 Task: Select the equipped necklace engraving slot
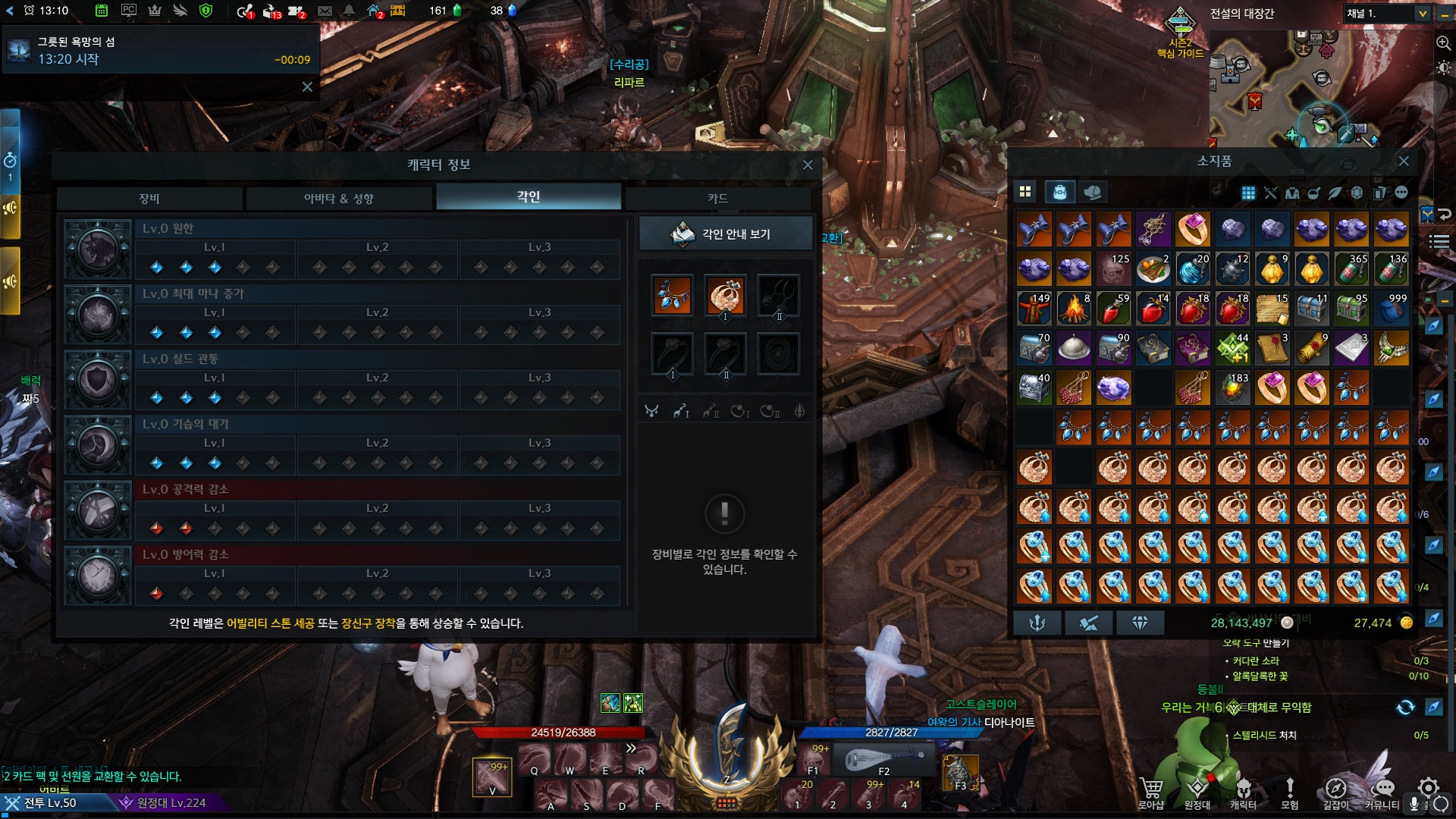672,295
